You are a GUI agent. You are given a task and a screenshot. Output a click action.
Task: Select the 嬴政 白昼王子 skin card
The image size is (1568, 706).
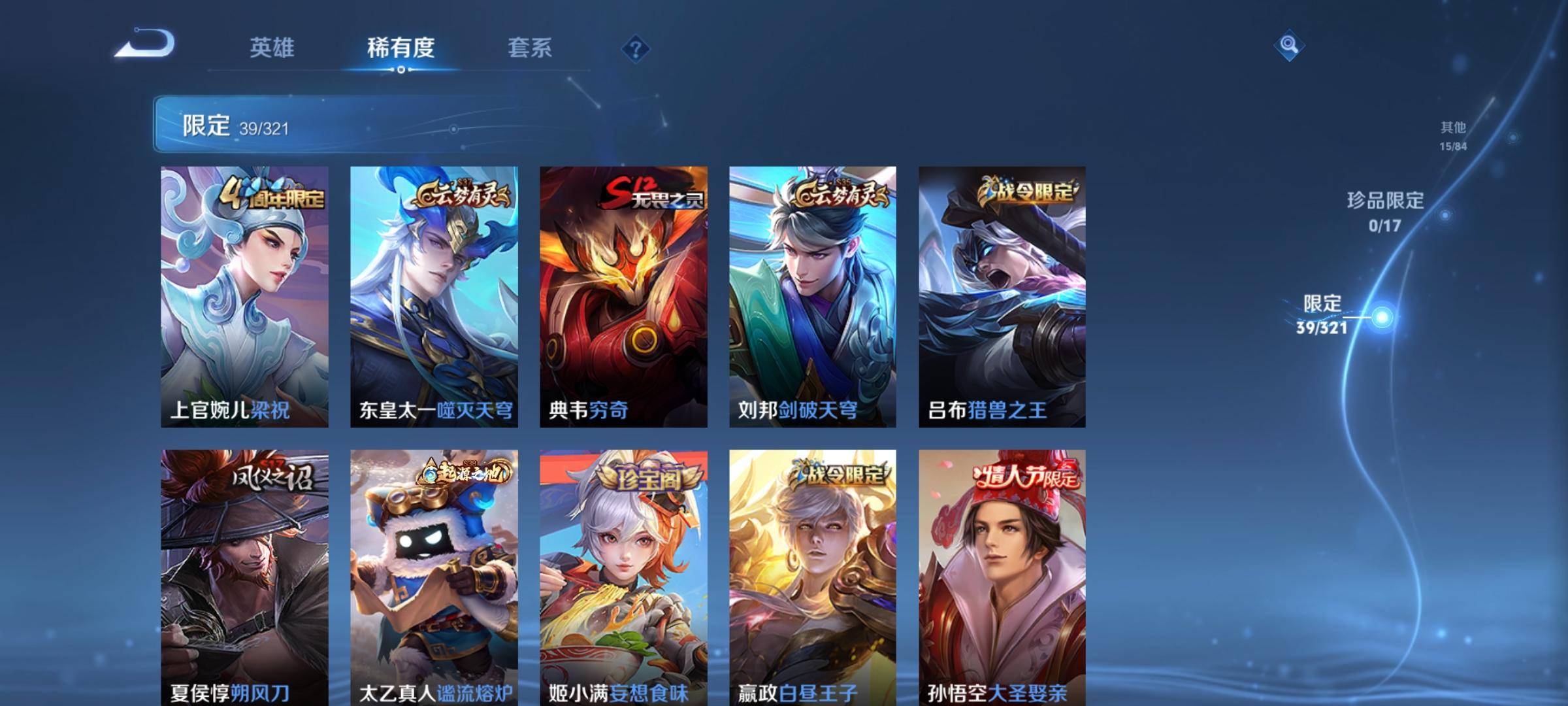[x=813, y=577]
